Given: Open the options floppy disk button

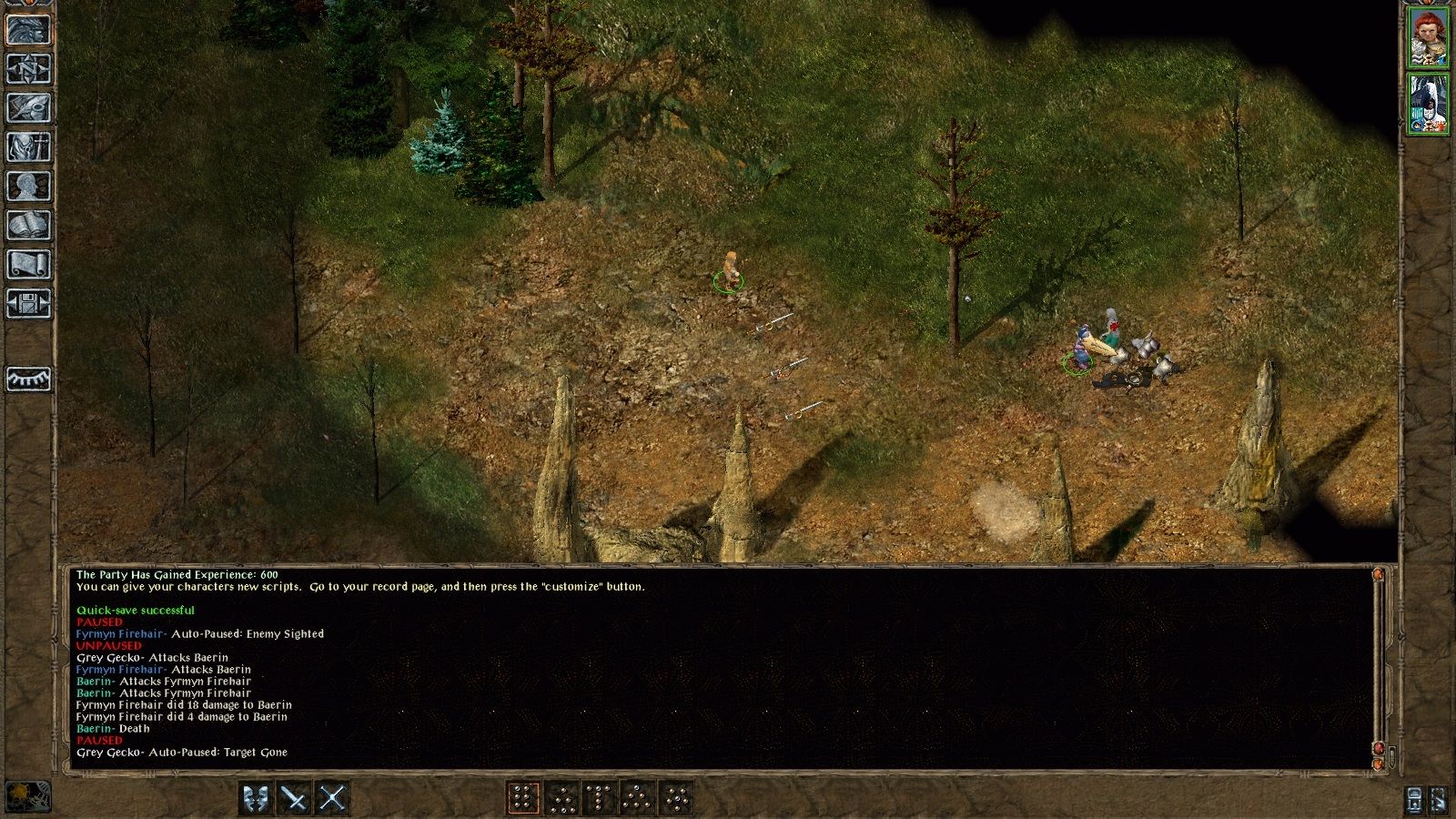Looking at the screenshot, I should pos(28,303).
